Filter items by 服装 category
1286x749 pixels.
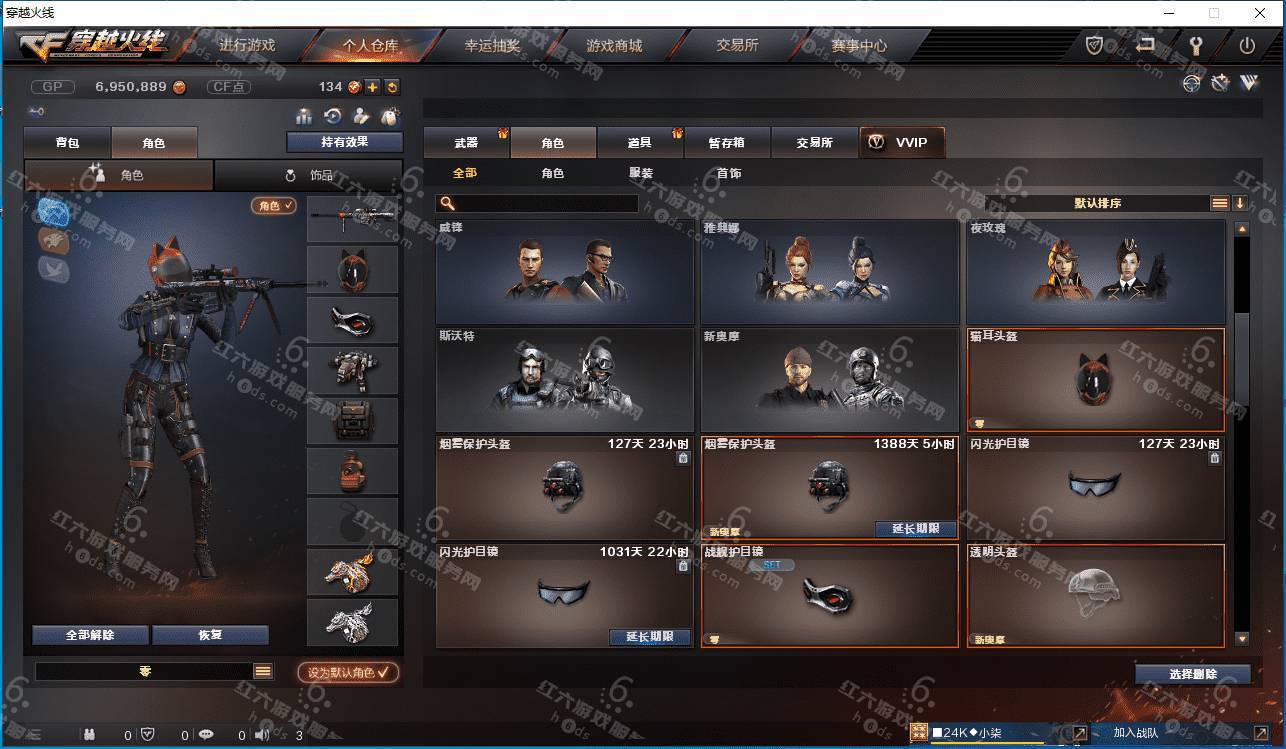point(641,173)
